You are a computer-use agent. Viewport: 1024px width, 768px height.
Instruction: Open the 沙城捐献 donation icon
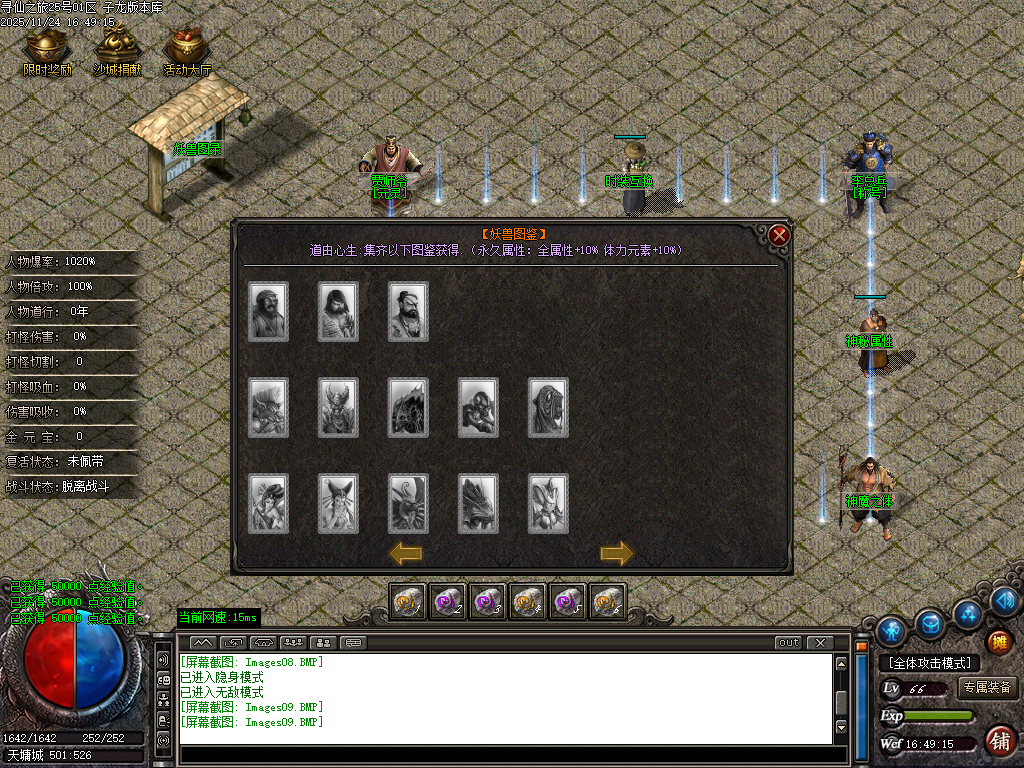click(117, 48)
